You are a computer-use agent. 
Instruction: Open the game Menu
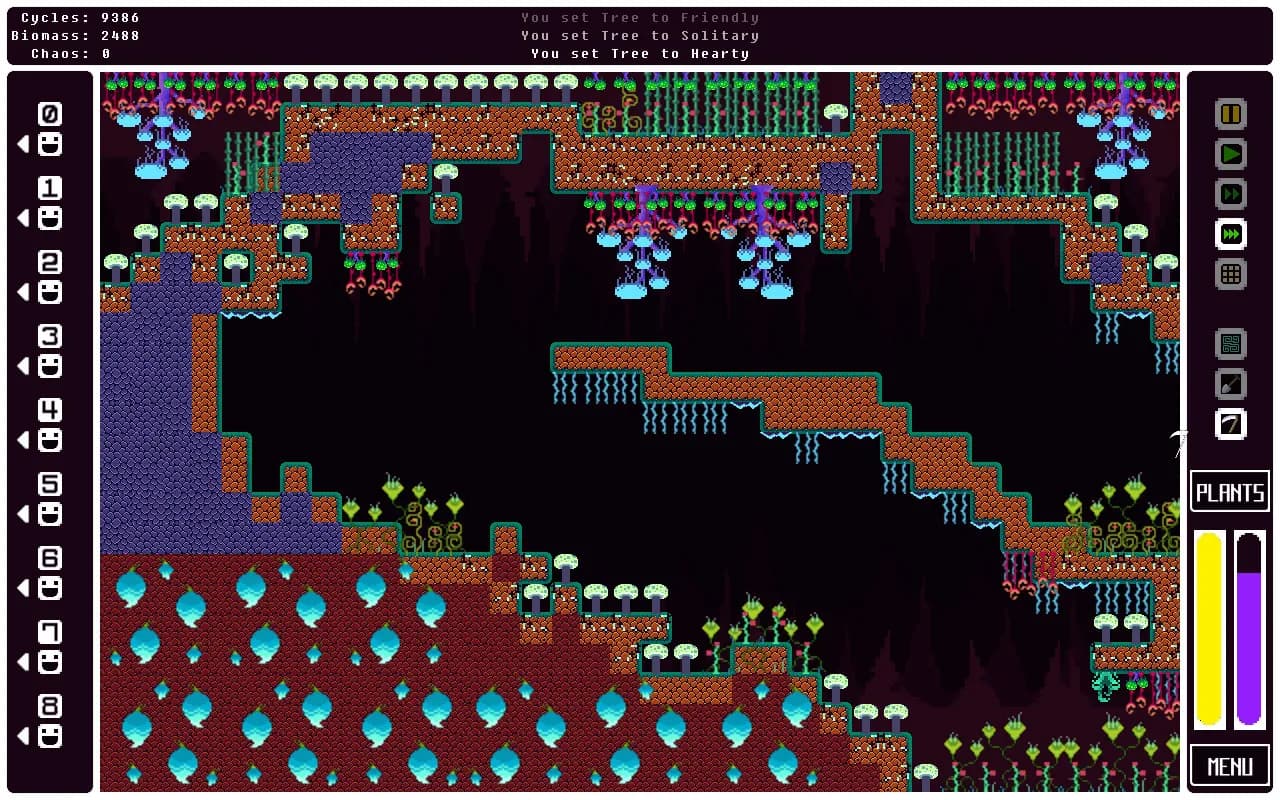pos(1230,767)
